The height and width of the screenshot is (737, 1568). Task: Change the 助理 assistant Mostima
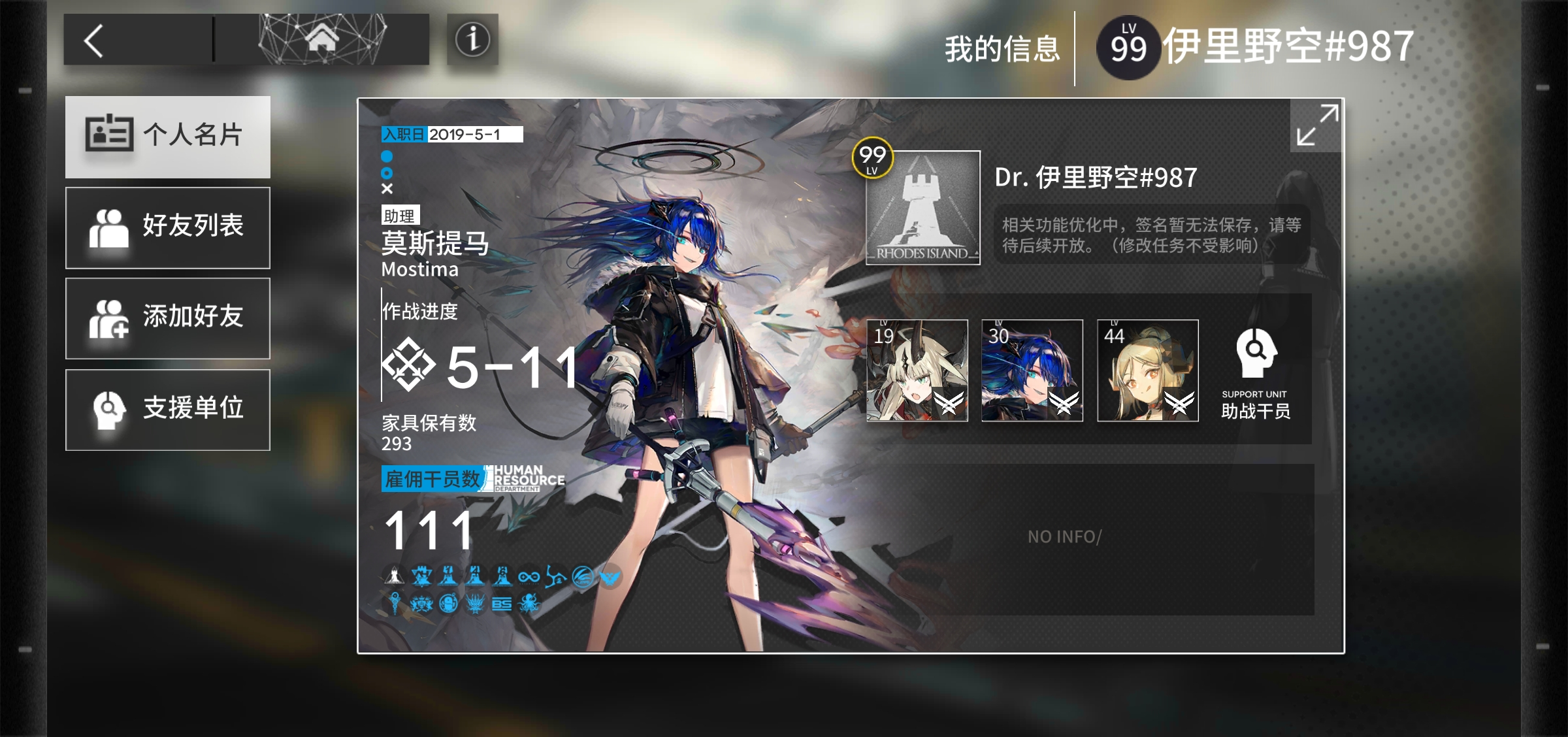coord(434,243)
